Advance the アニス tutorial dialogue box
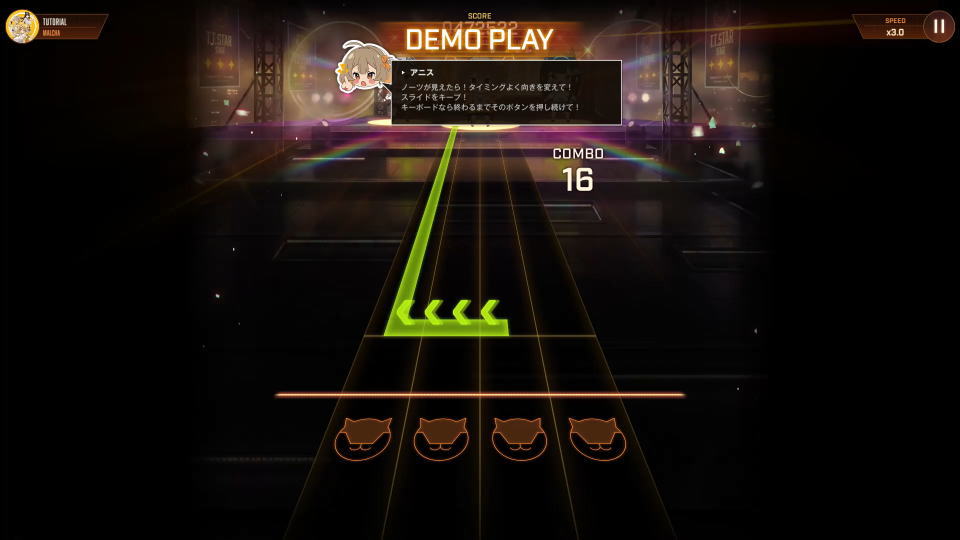The width and height of the screenshot is (960, 540). tap(506, 93)
